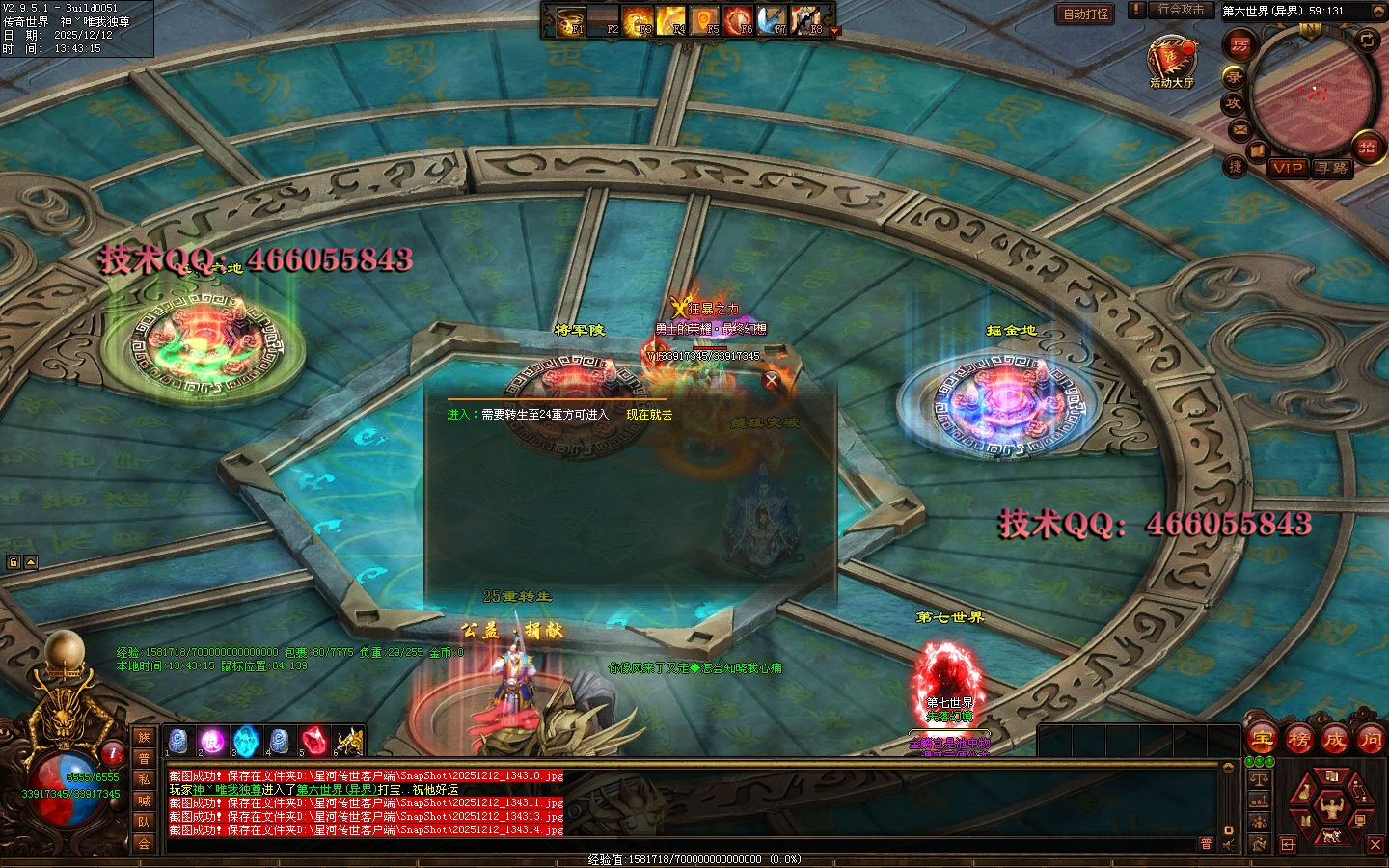
Task: Activate the 行会攻击 guild attack button
Action: click(x=1181, y=10)
